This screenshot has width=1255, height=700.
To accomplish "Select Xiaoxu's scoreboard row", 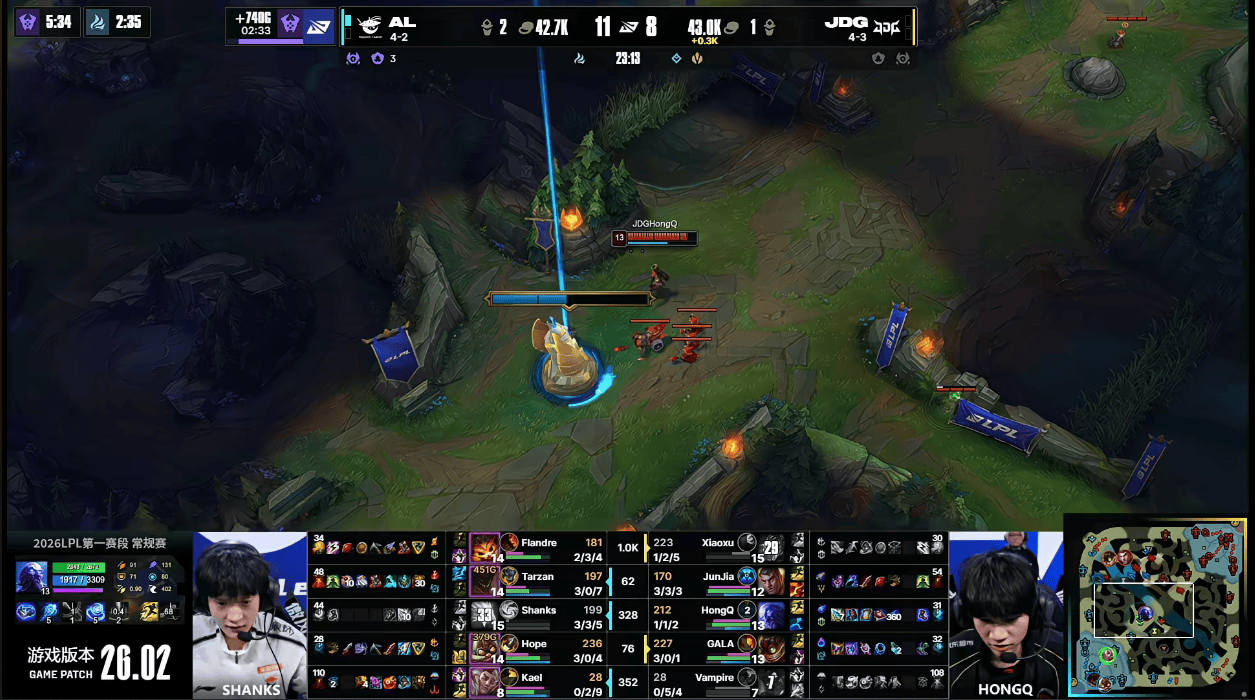I will [x=722, y=549].
